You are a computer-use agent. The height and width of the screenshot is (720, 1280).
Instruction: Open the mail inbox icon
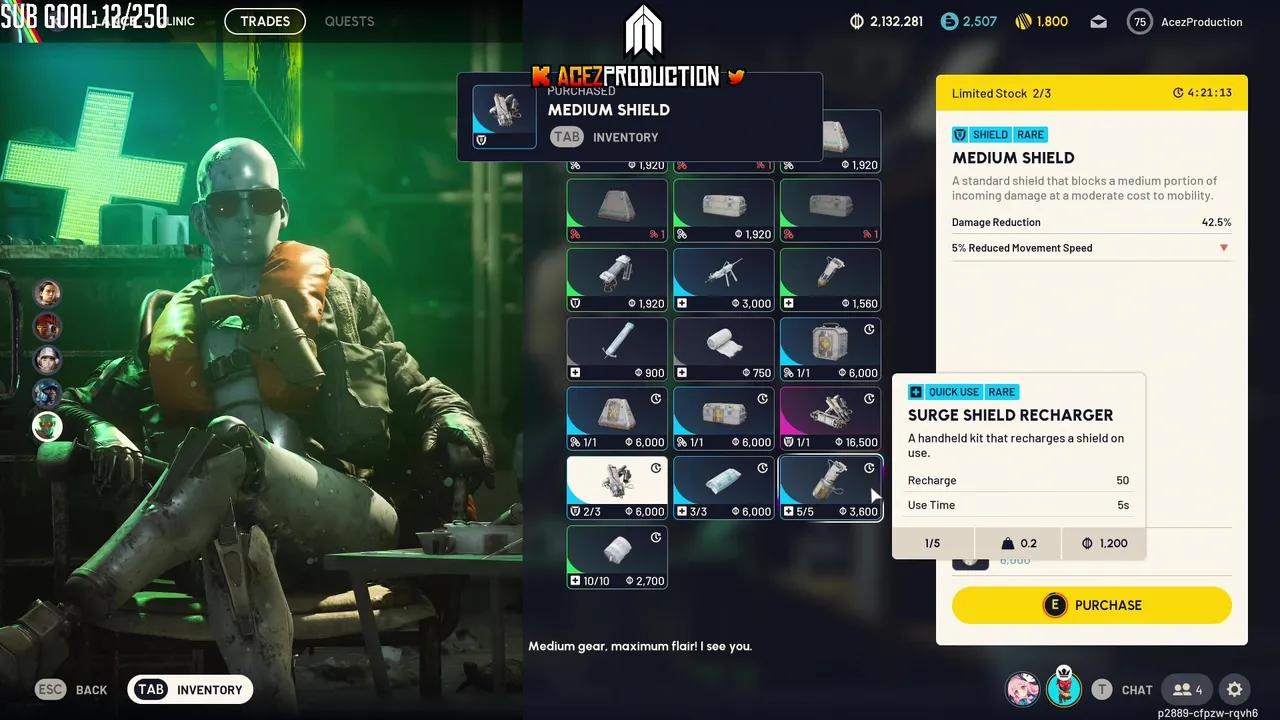pos(1098,22)
